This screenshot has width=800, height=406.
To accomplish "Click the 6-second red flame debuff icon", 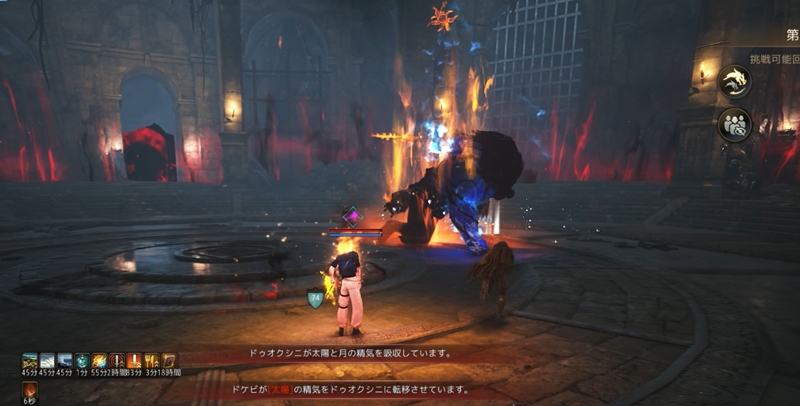I will 30,387.
